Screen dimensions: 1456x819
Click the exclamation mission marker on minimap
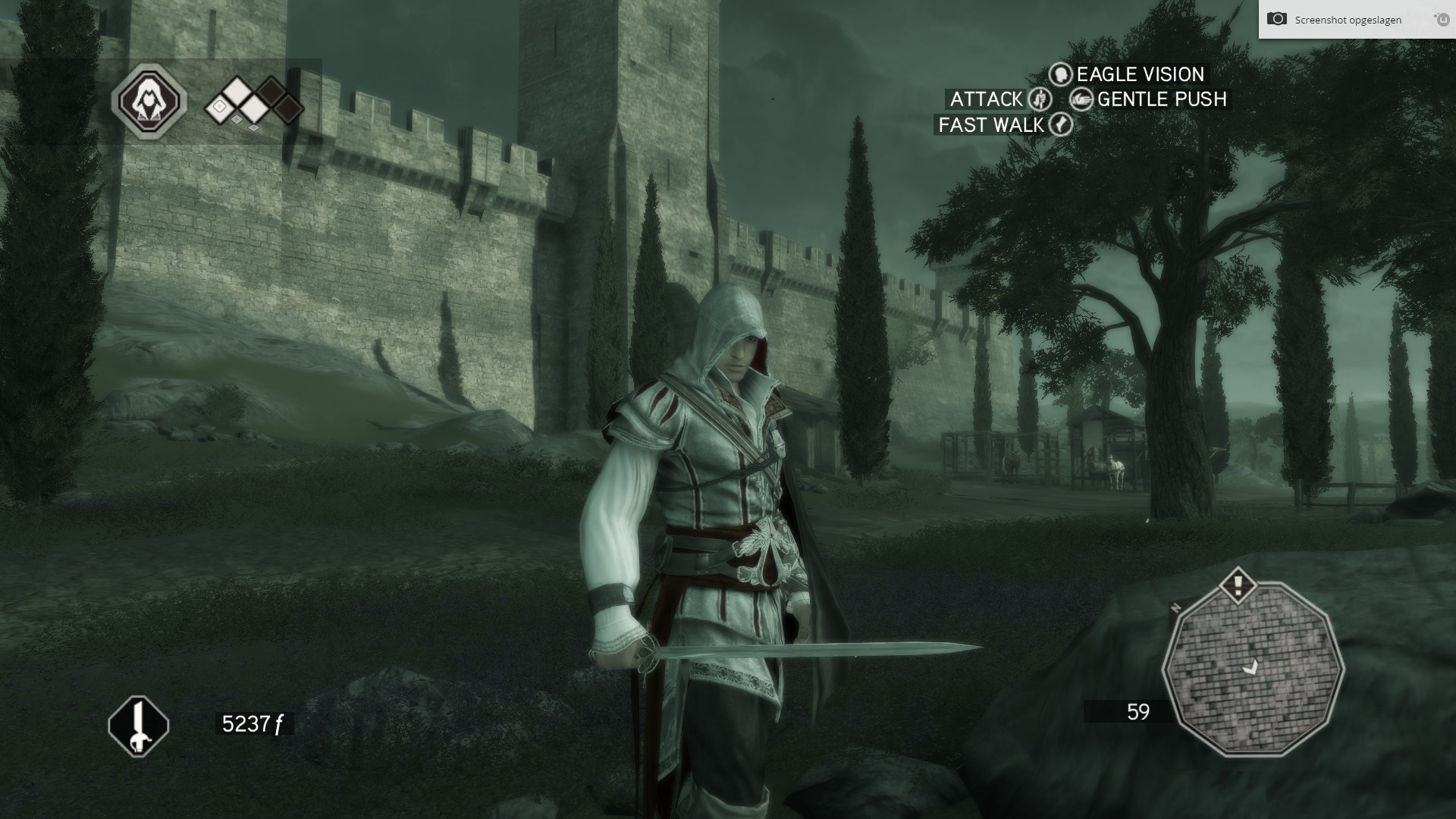point(1238,584)
